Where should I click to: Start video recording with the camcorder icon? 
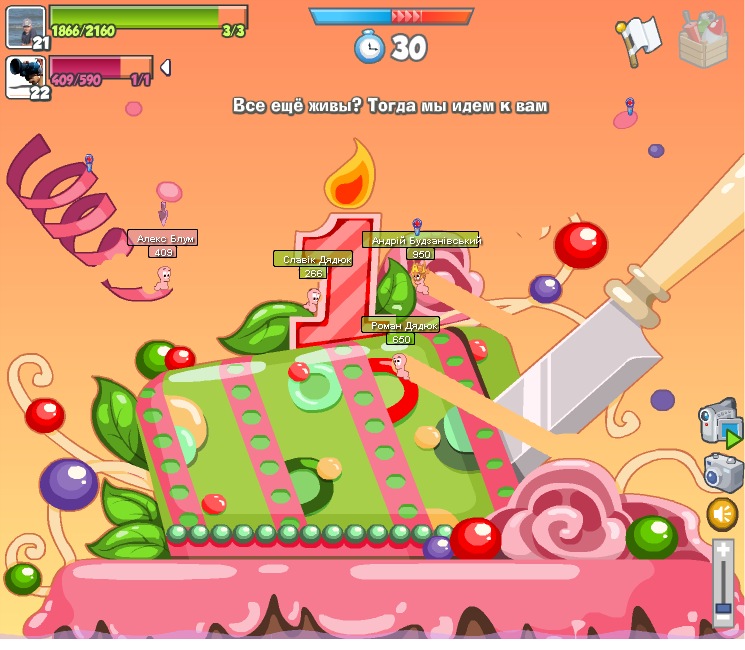[x=720, y=424]
